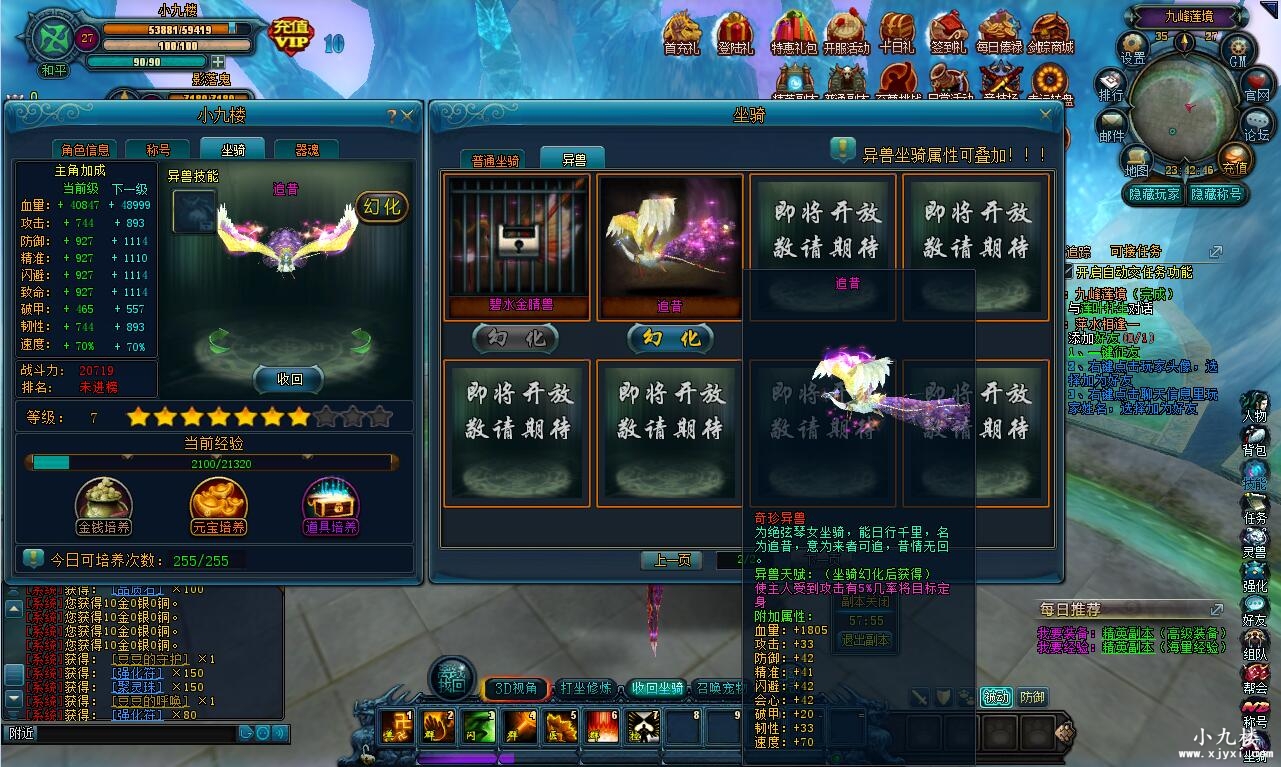Open the 器魂 tab
This screenshot has width=1281, height=767.
(307, 150)
